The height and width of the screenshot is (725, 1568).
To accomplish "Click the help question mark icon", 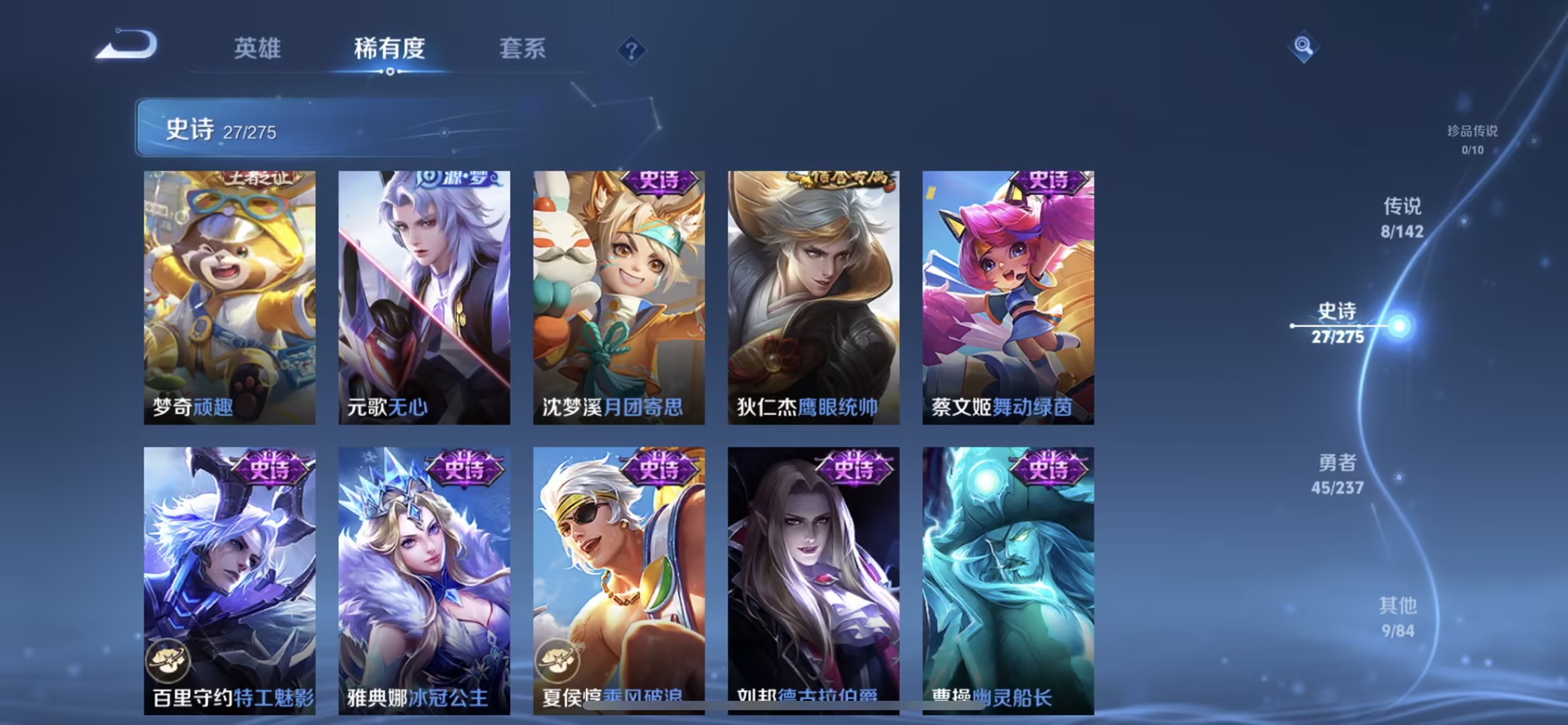I will pos(631,50).
